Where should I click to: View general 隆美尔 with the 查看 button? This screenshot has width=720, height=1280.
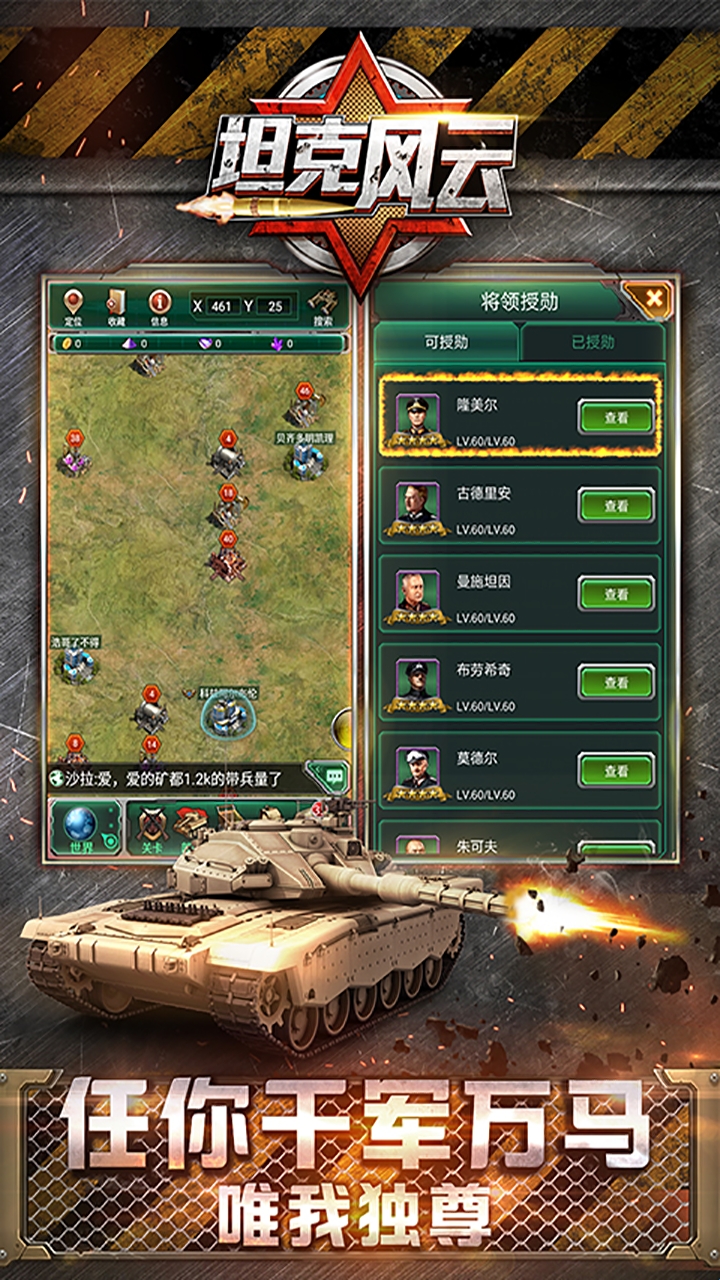point(615,417)
